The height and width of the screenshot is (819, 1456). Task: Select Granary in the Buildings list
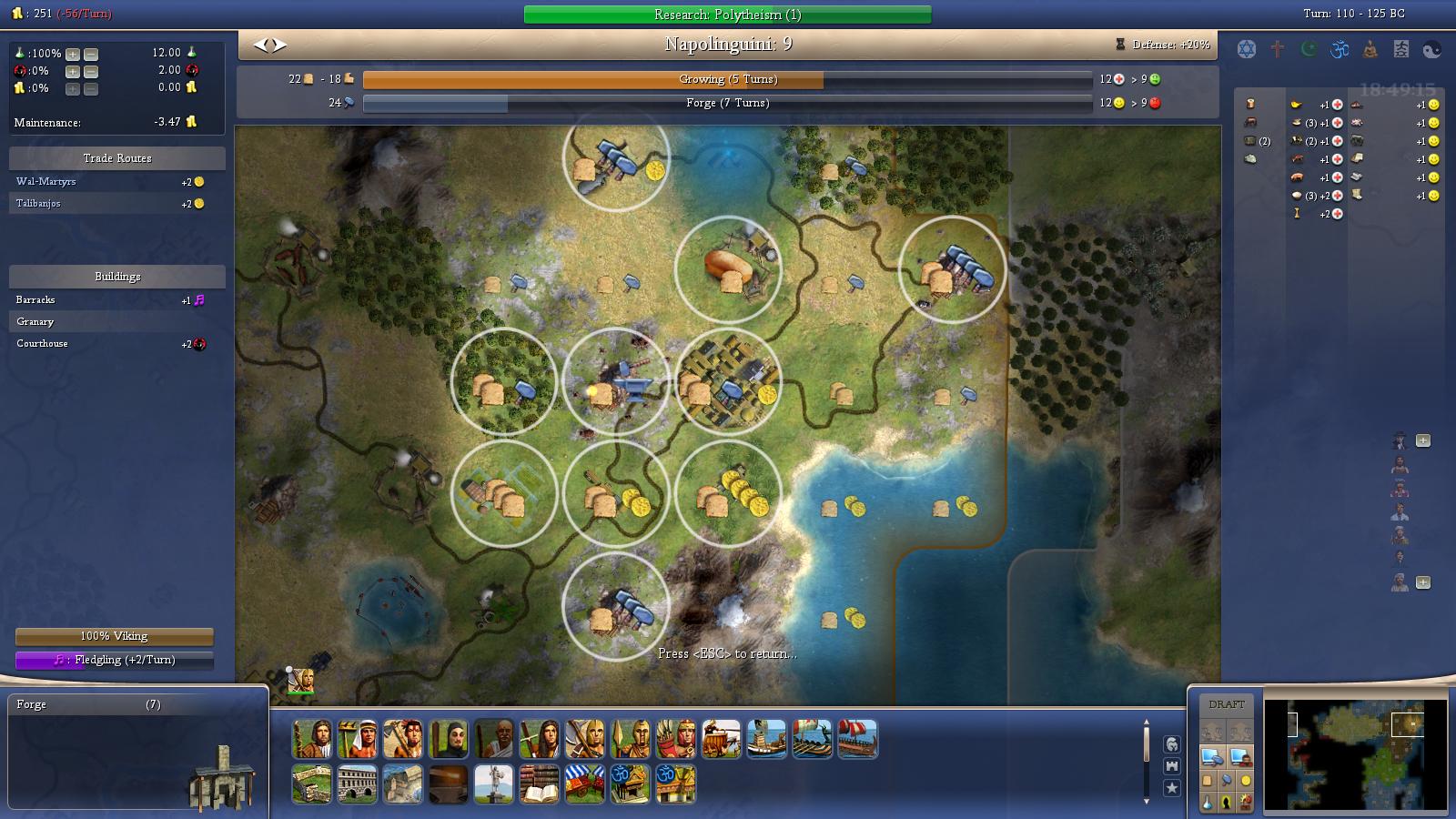(36, 321)
